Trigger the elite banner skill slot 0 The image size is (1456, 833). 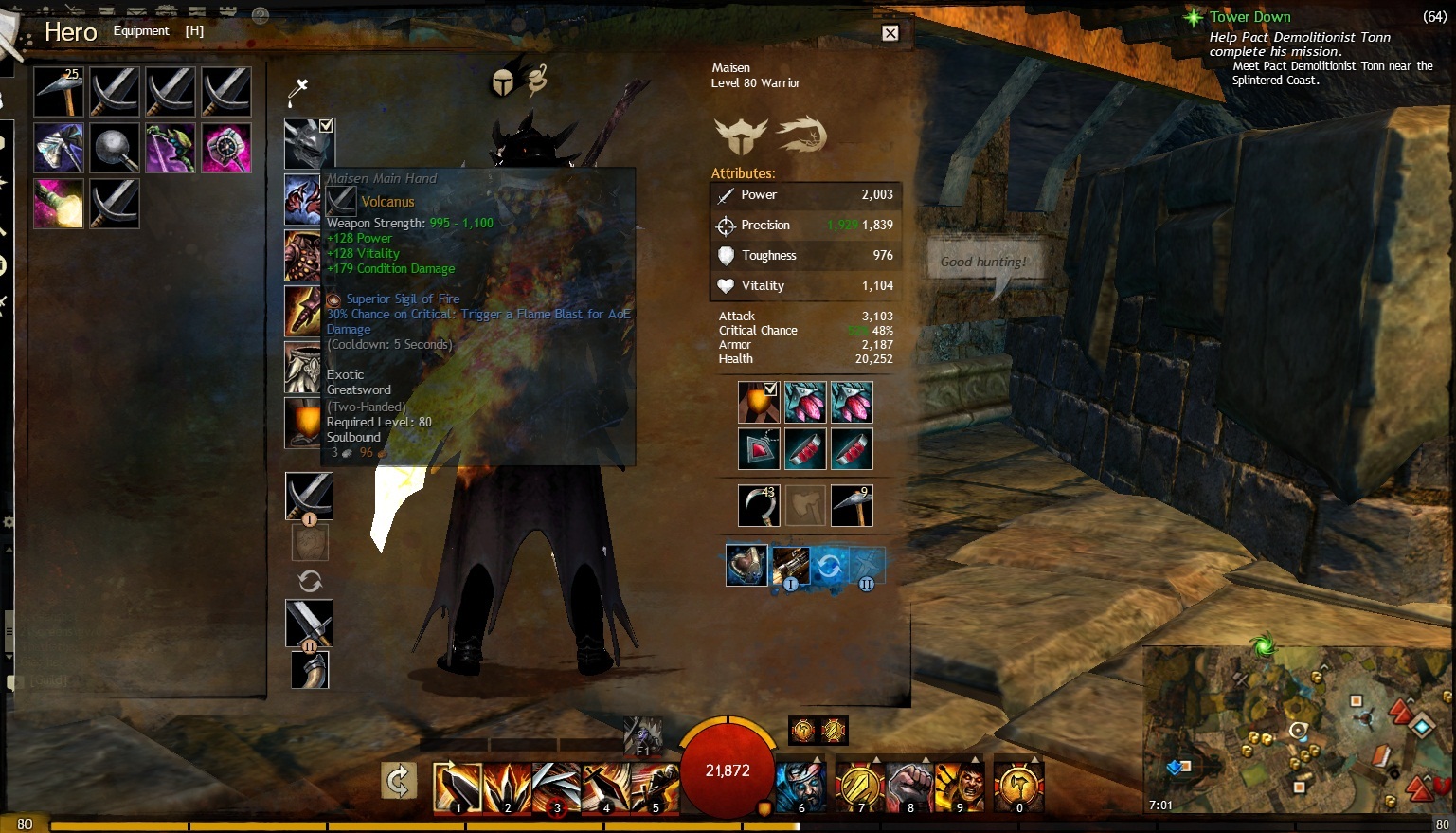1018,787
